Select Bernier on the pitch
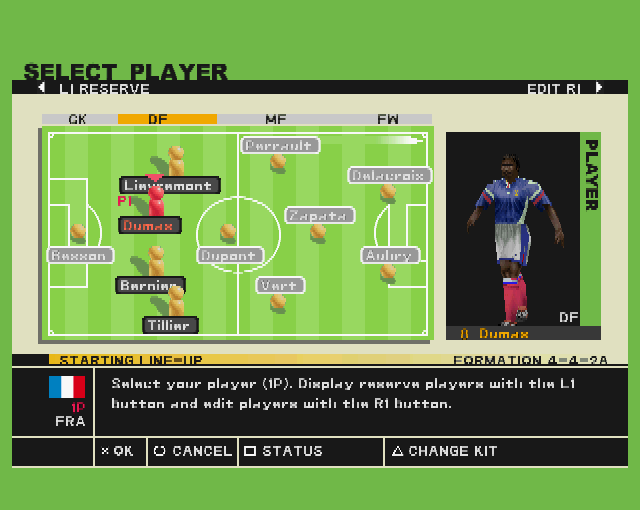Viewport: 640px width, 510px height. 150,285
